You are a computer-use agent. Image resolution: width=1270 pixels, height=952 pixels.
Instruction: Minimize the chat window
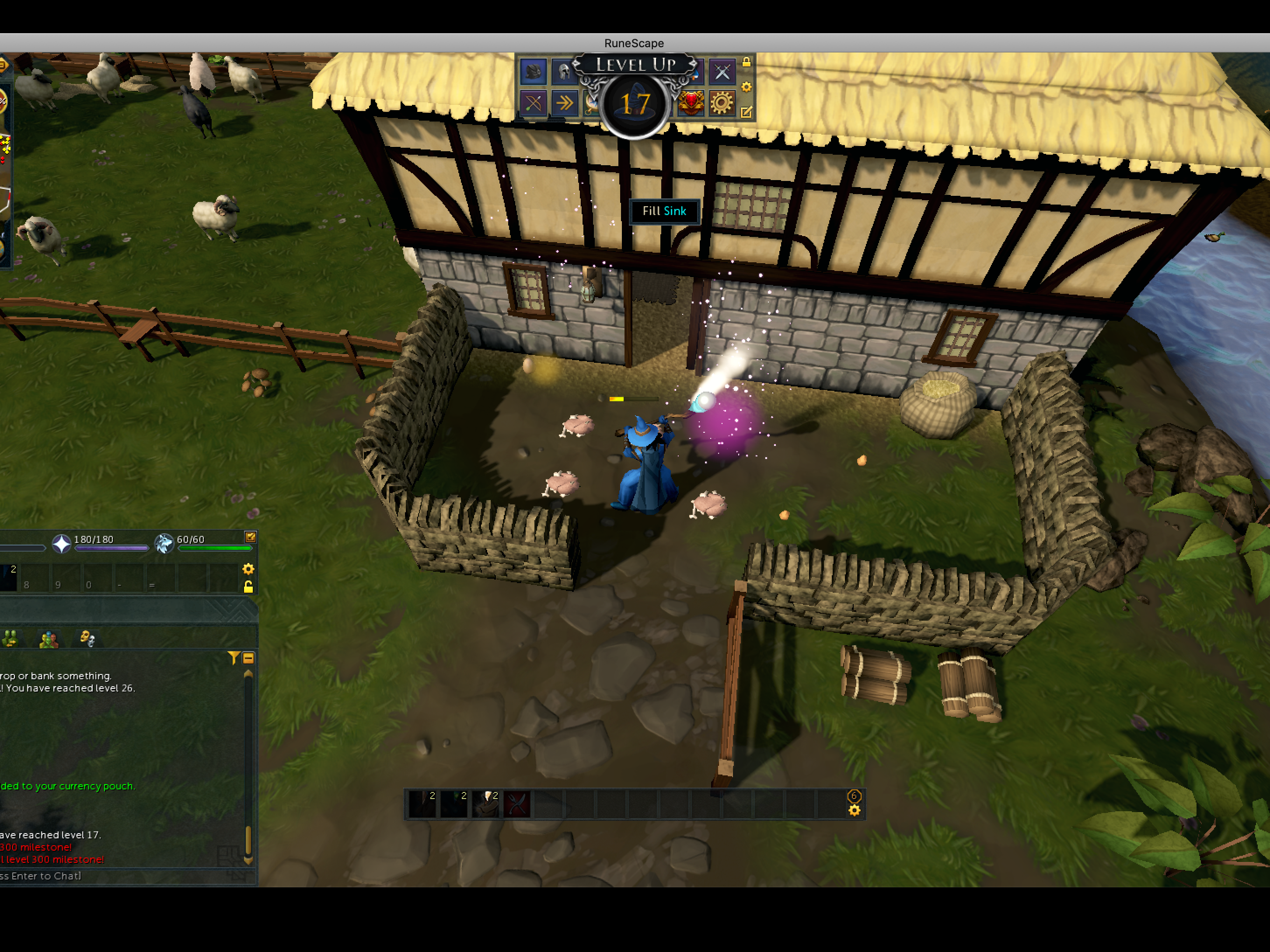point(248,658)
